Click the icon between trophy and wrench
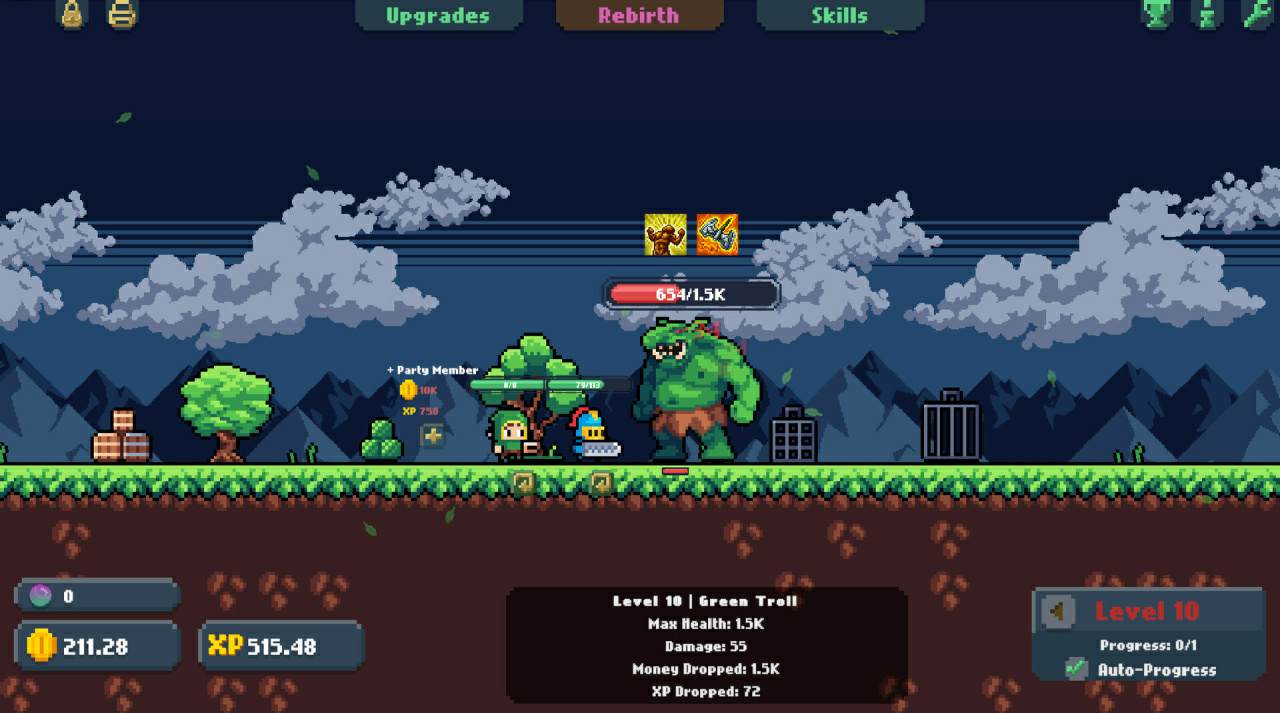This screenshot has width=1280, height=713. tap(1207, 13)
